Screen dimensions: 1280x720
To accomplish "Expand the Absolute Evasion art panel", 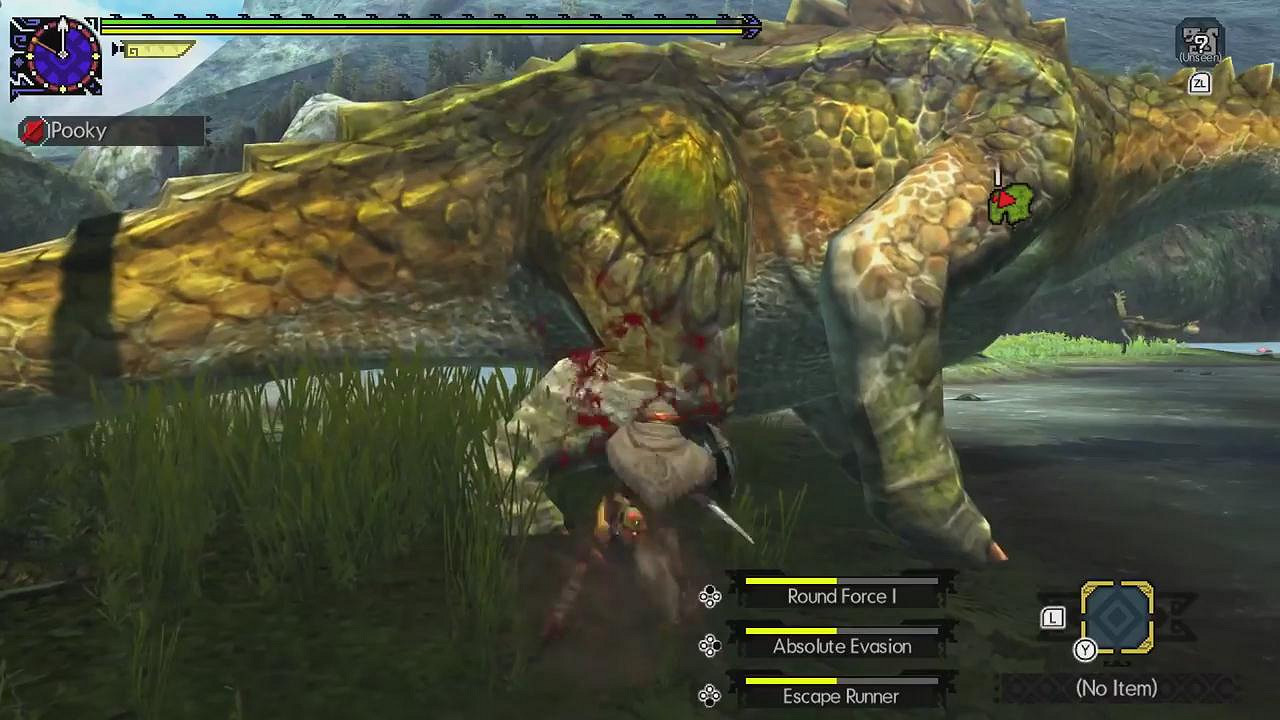I will [x=840, y=646].
